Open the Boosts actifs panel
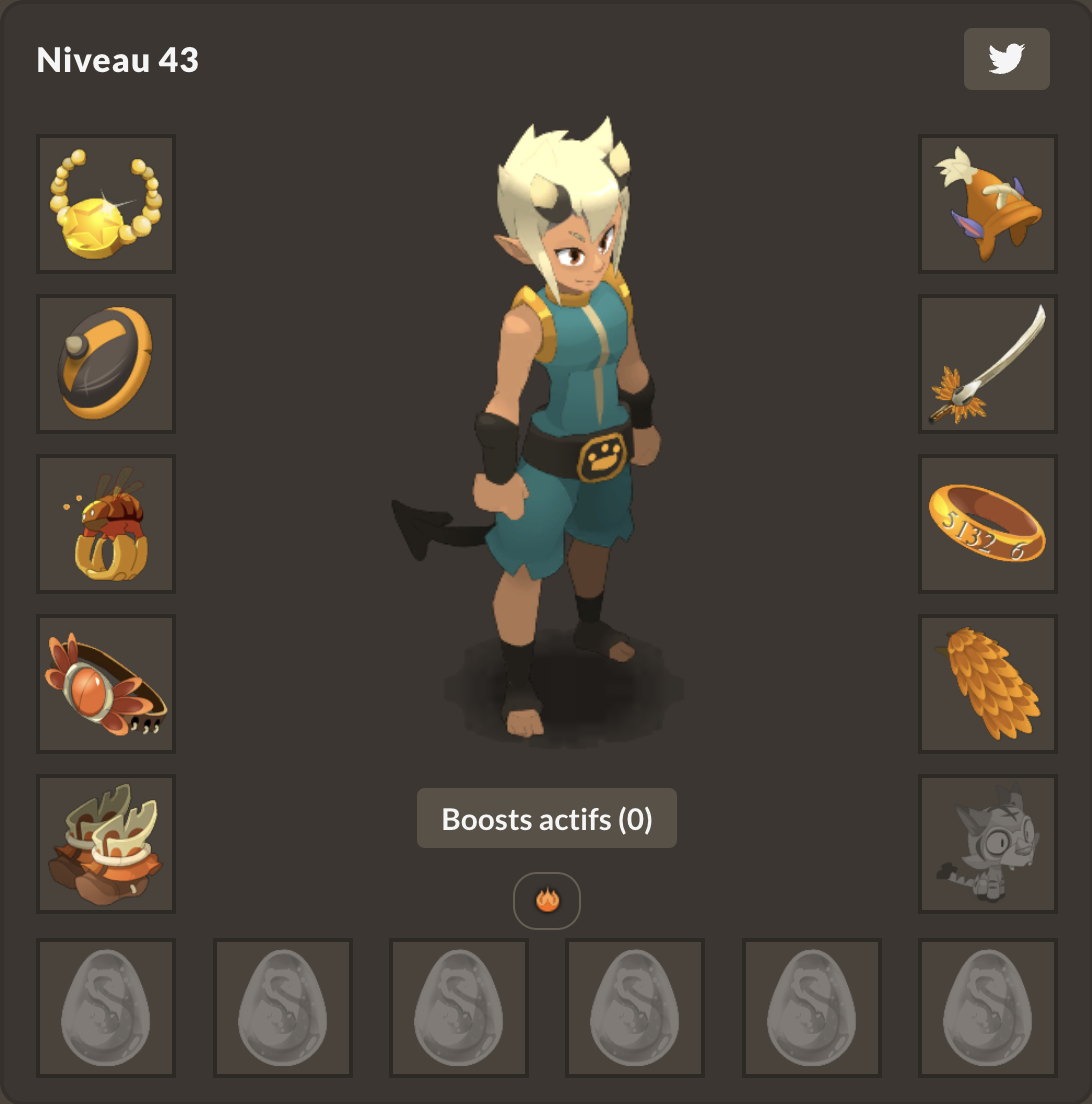Viewport: 1092px width, 1104px height. (x=547, y=819)
